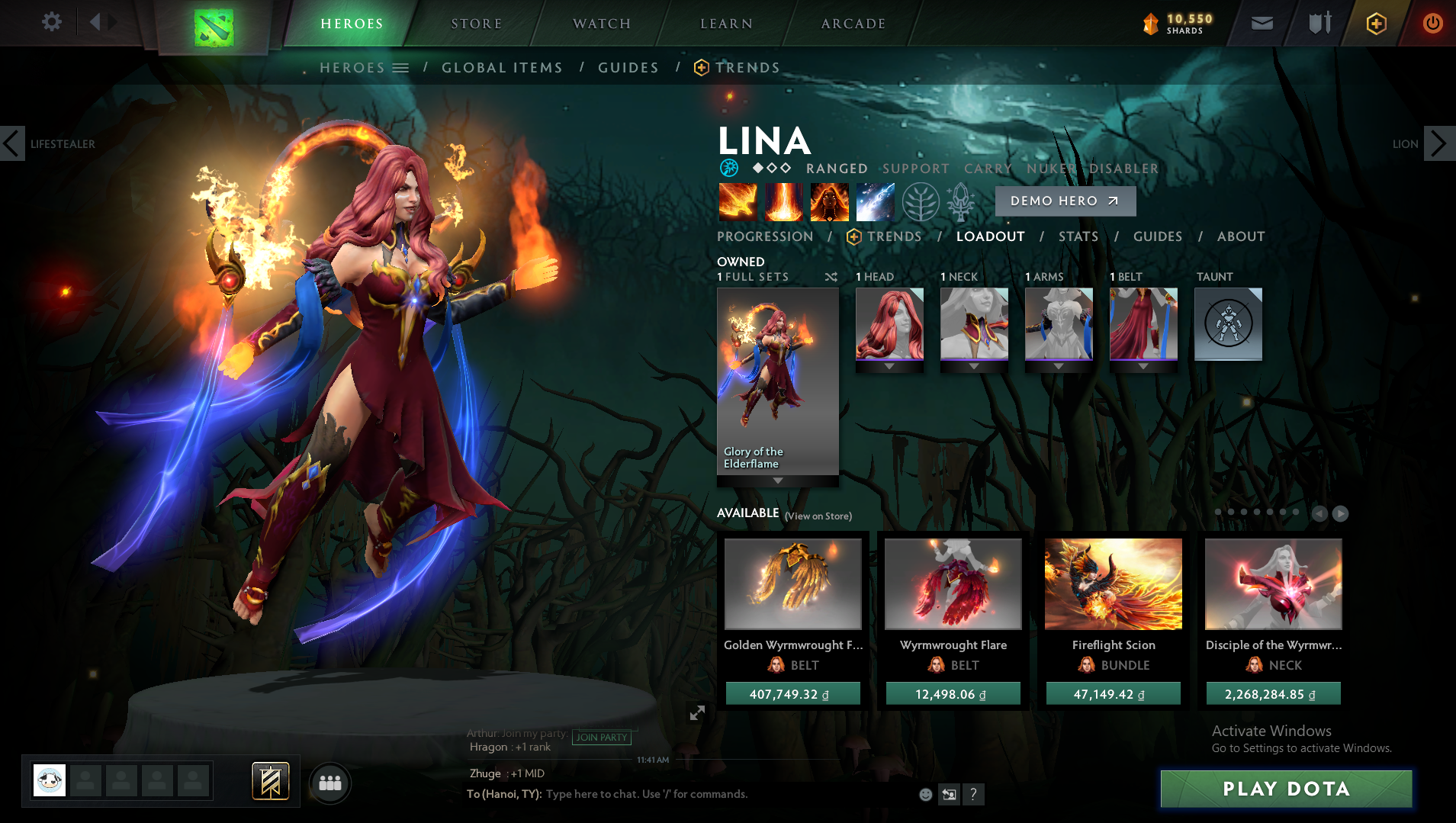Open Dota Plus from the top bar

[1374, 23]
